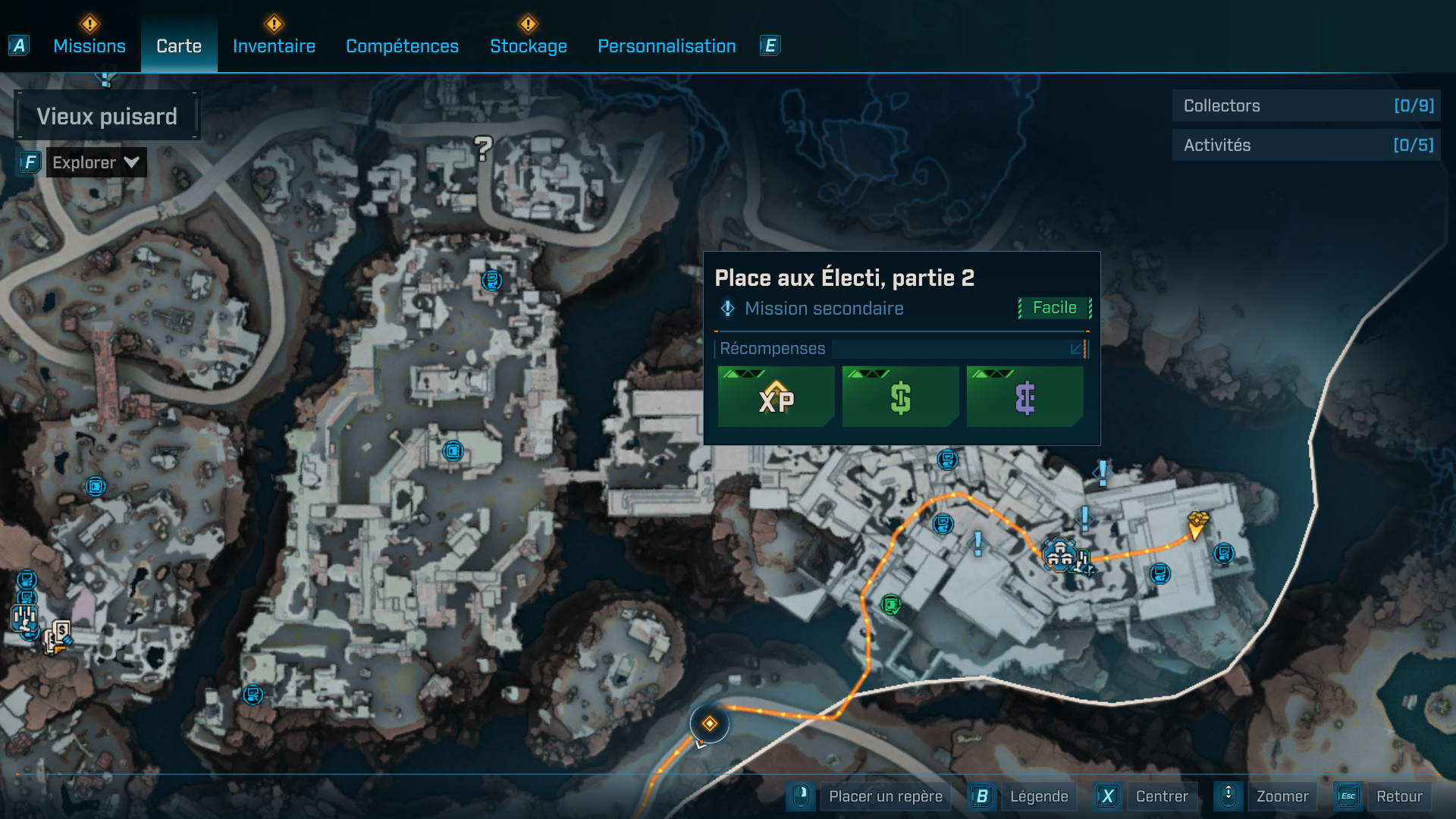The width and height of the screenshot is (1456, 819).
Task: Select the Carte tab
Action: point(179,46)
